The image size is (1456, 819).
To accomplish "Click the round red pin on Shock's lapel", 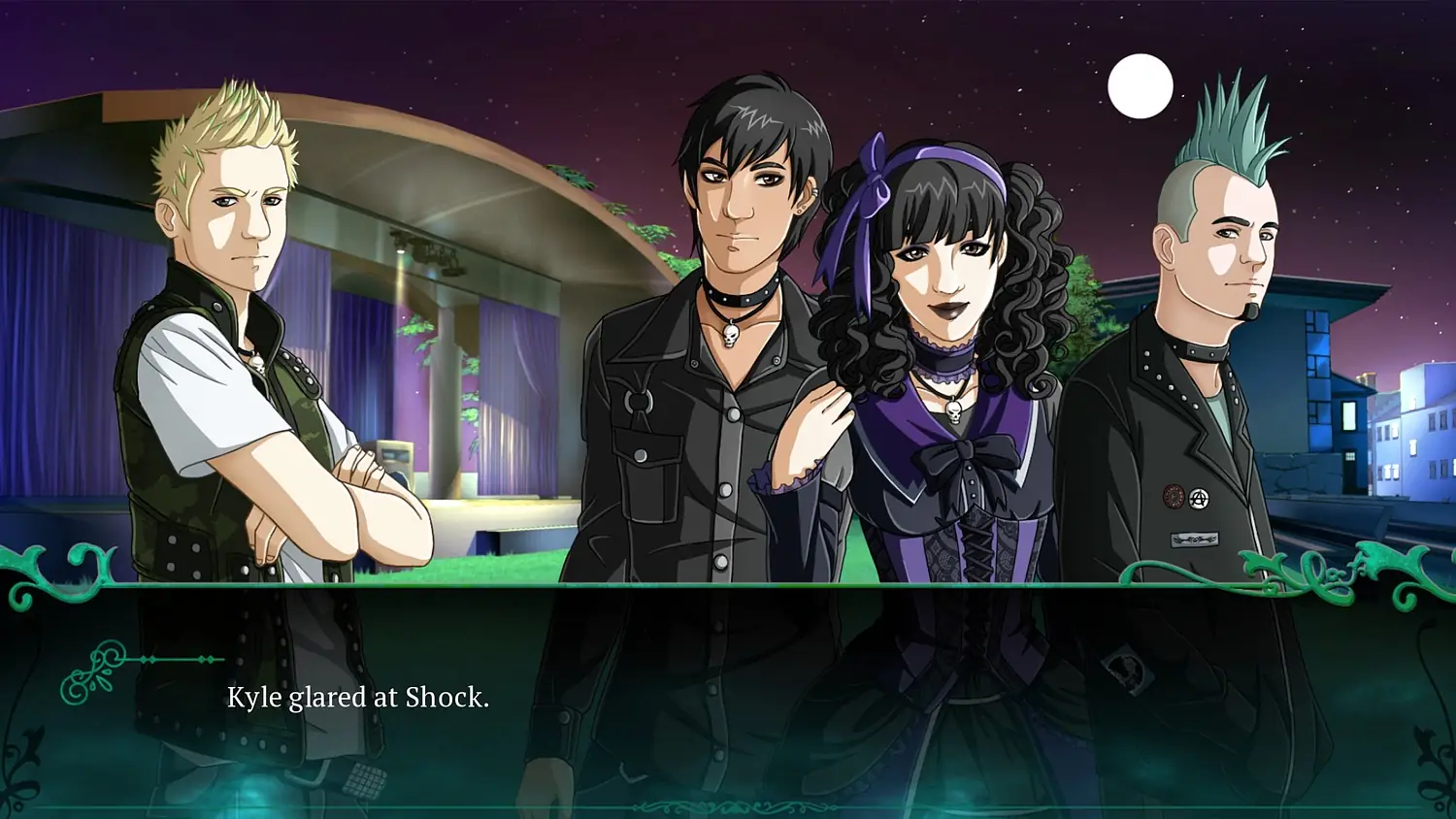I will coord(1174,496).
